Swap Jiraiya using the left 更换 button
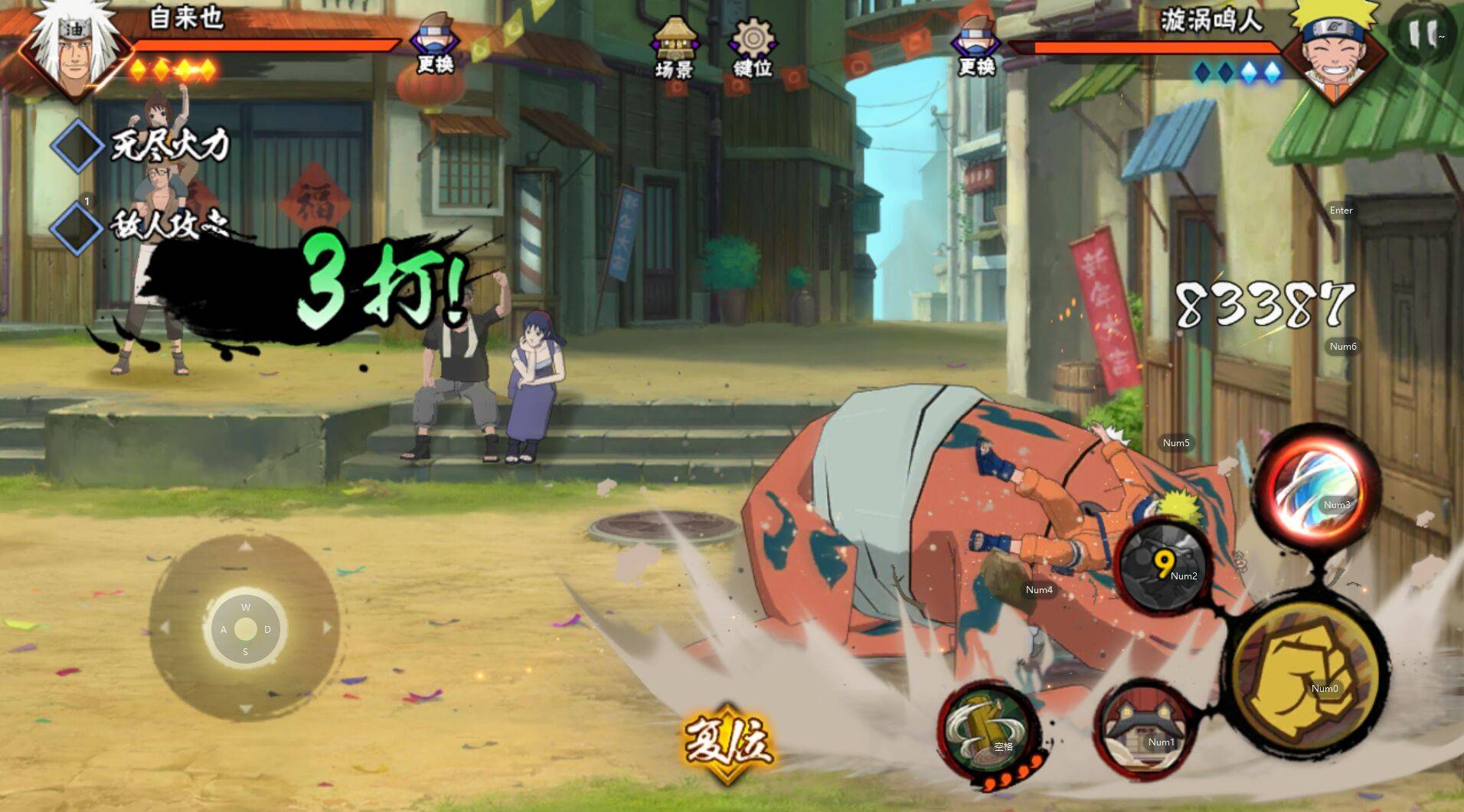Image resolution: width=1464 pixels, height=812 pixels. (x=434, y=44)
